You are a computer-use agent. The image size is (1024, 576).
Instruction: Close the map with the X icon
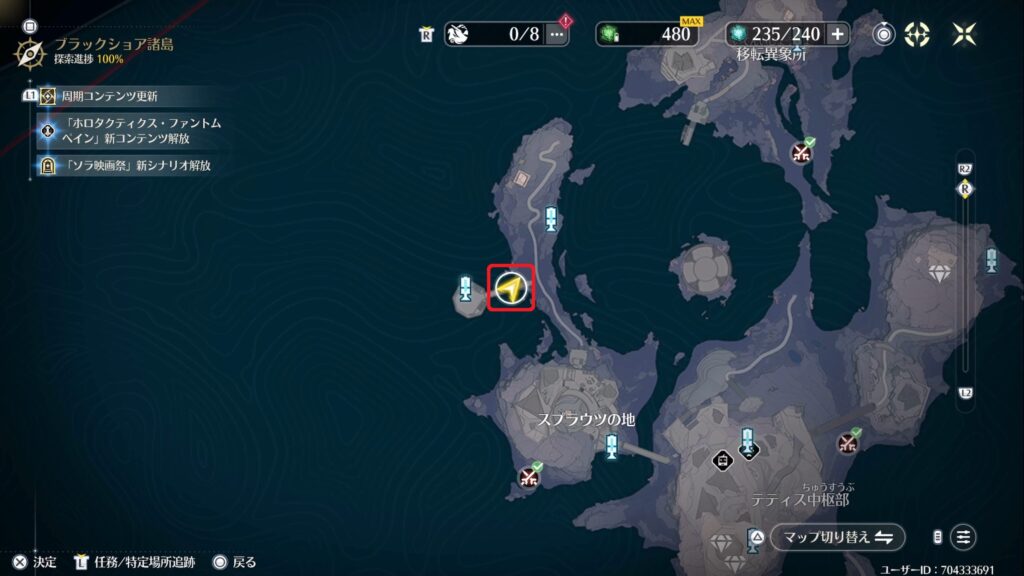click(x=965, y=34)
